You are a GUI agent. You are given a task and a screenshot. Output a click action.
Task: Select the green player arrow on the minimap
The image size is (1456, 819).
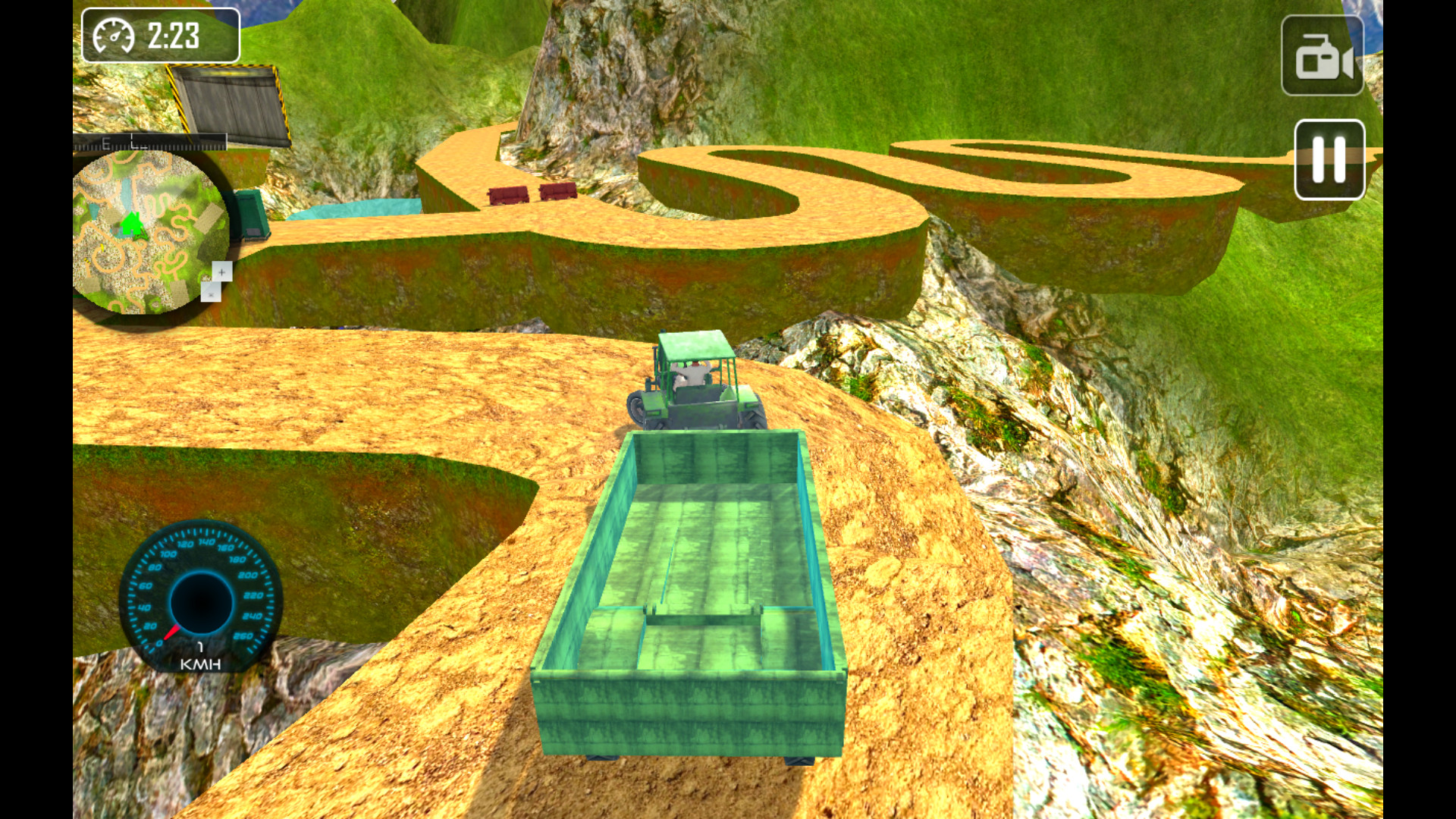point(131,224)
